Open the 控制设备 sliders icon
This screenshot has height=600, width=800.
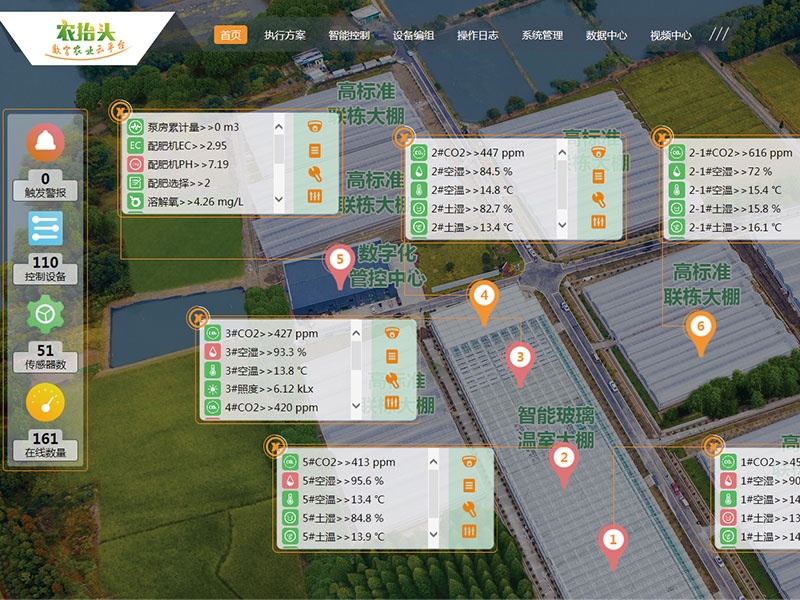tap(45, 229)
